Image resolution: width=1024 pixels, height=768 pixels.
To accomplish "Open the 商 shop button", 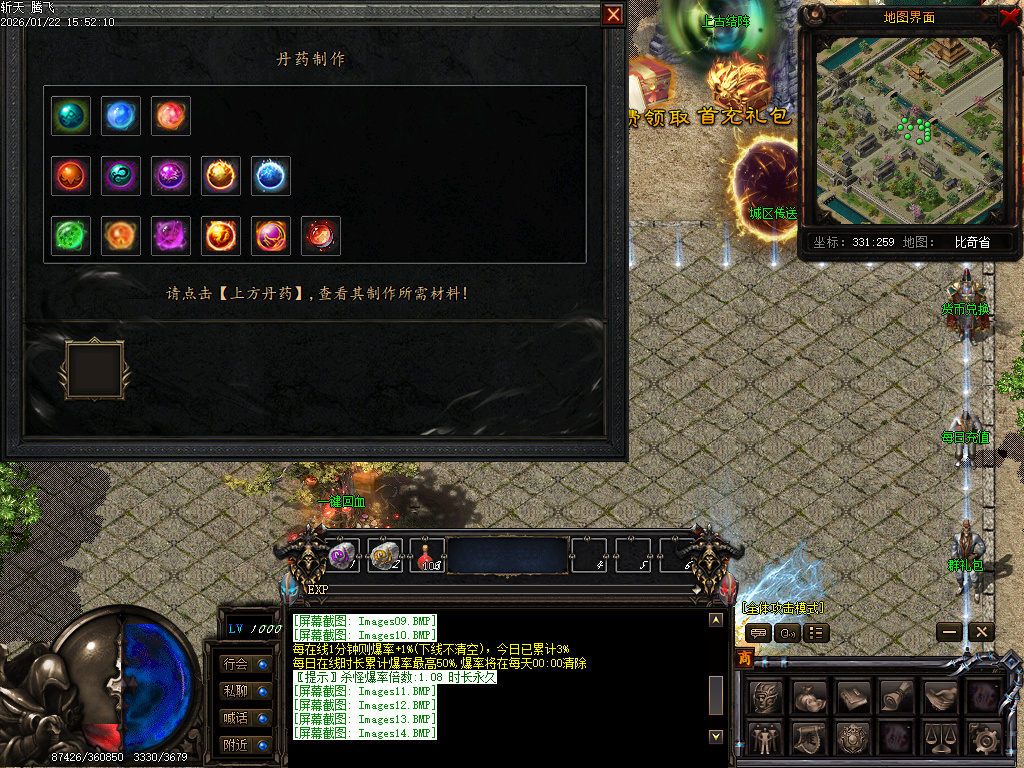I will [x=744, y=658].
